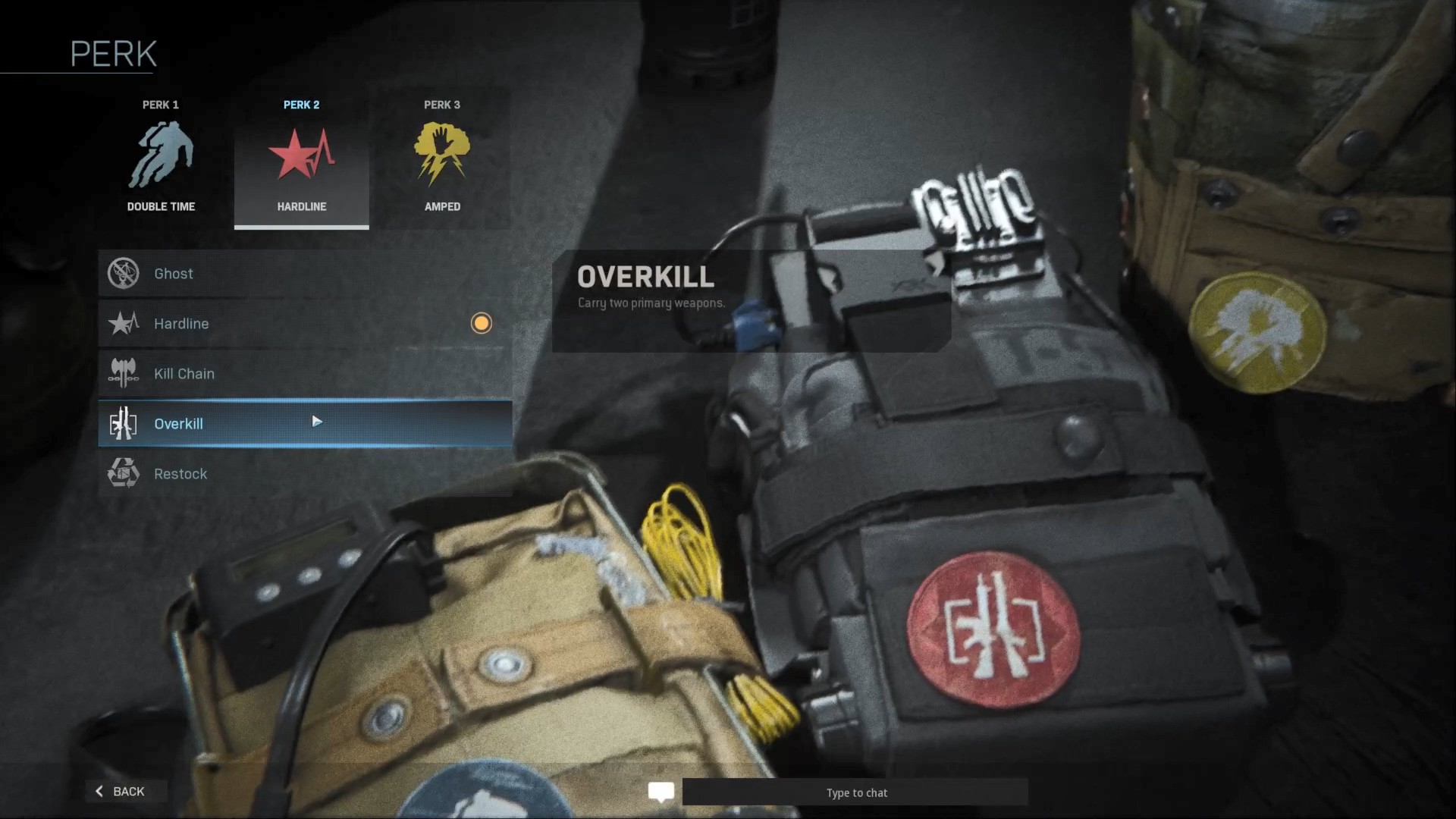Open the Perk 3 Amped slot
The width and height of the screenshot is (1456, 819).
point(442,158)
